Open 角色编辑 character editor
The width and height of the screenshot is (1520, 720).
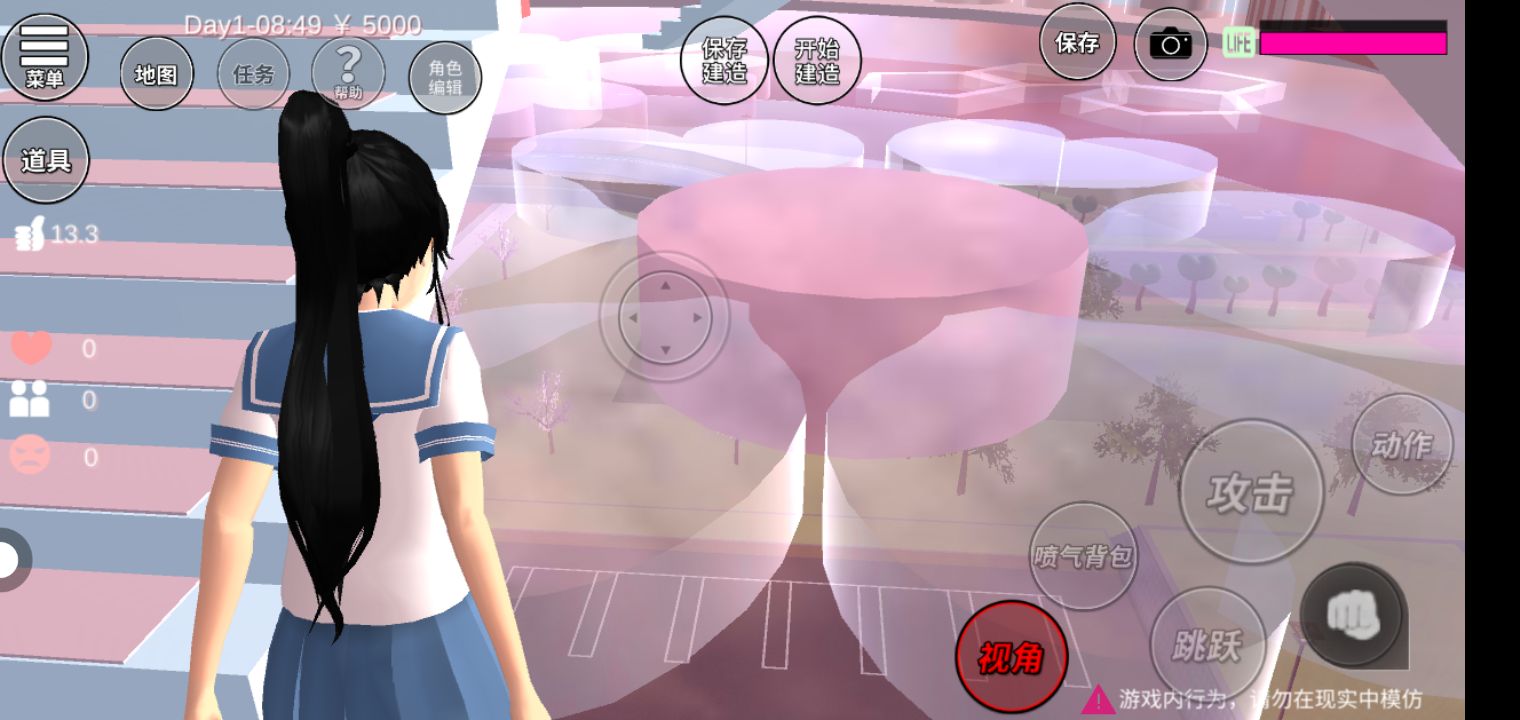pos(445,77)
